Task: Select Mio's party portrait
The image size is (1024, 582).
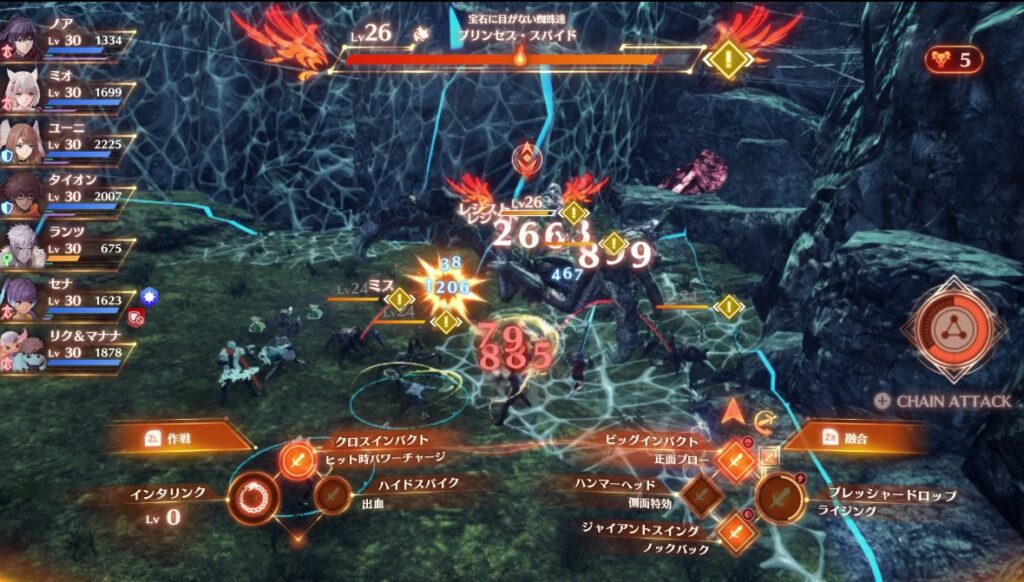Action: (22, 90)
